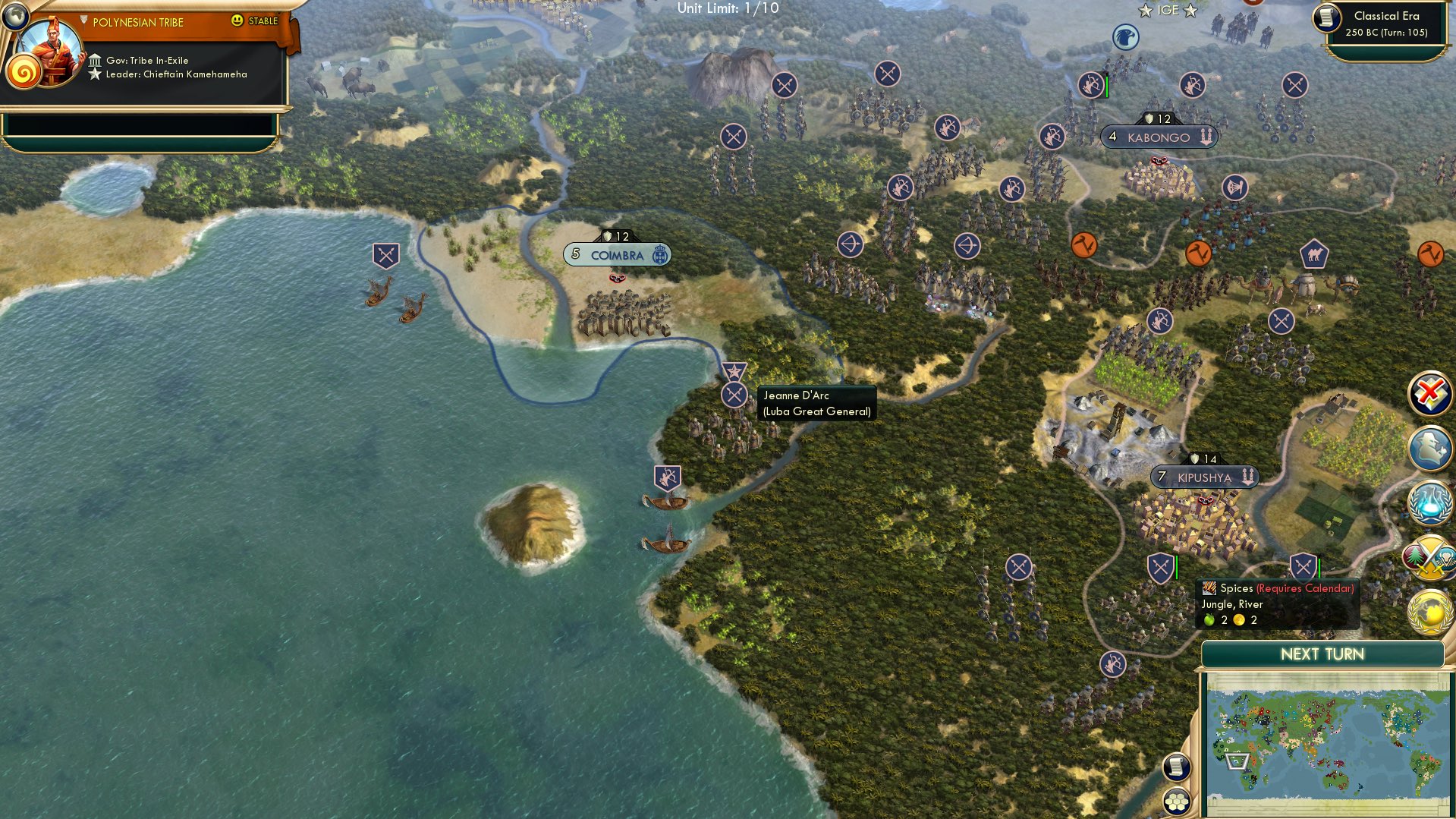The height and width of the screenshot is (819, 1456).
Task: Select Jeanne D'Arc's Great General star flag
Action: tap(734, 371)
